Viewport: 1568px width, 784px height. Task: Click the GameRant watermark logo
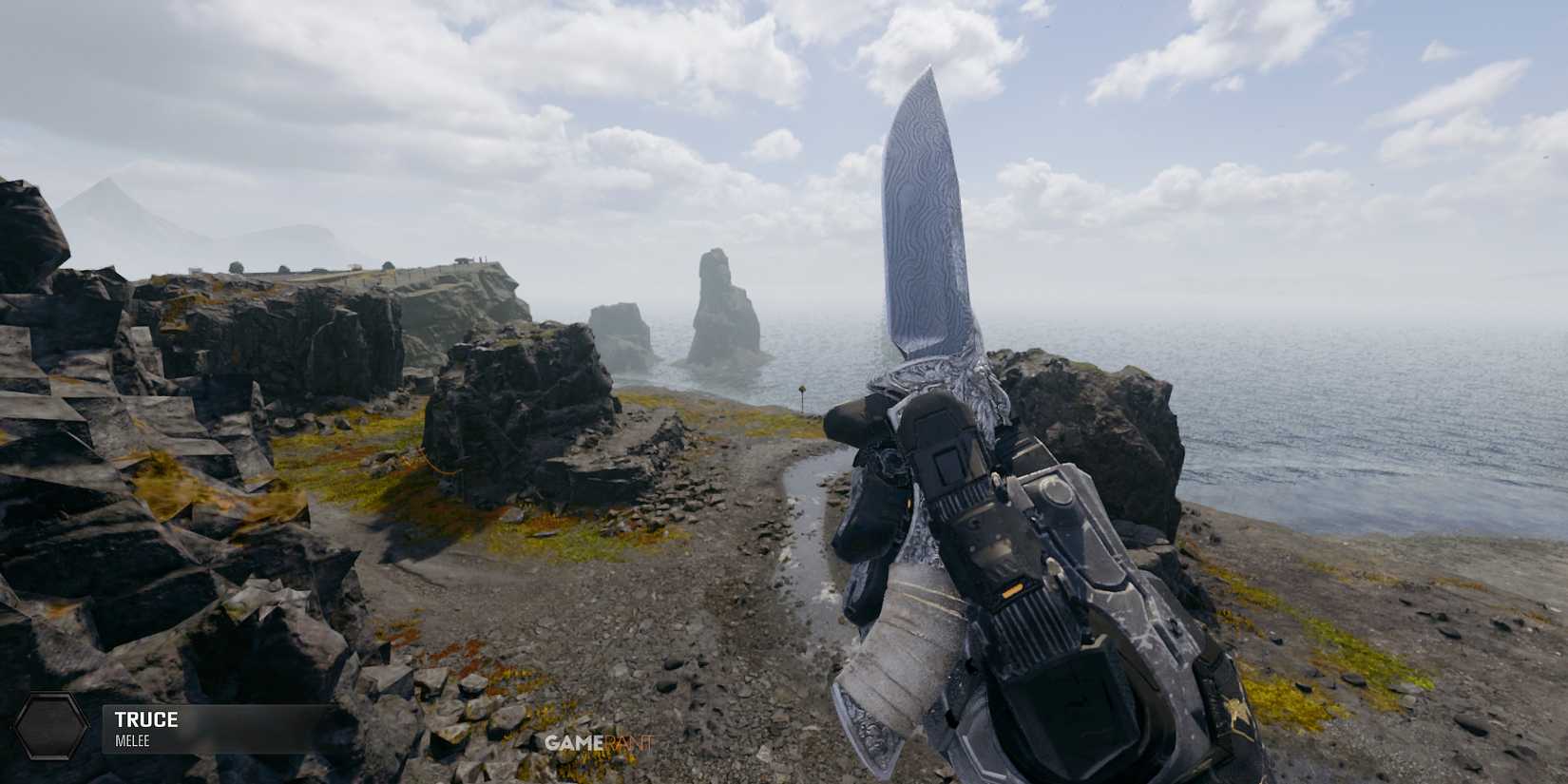pyautogui.click(x=599, y=743)
